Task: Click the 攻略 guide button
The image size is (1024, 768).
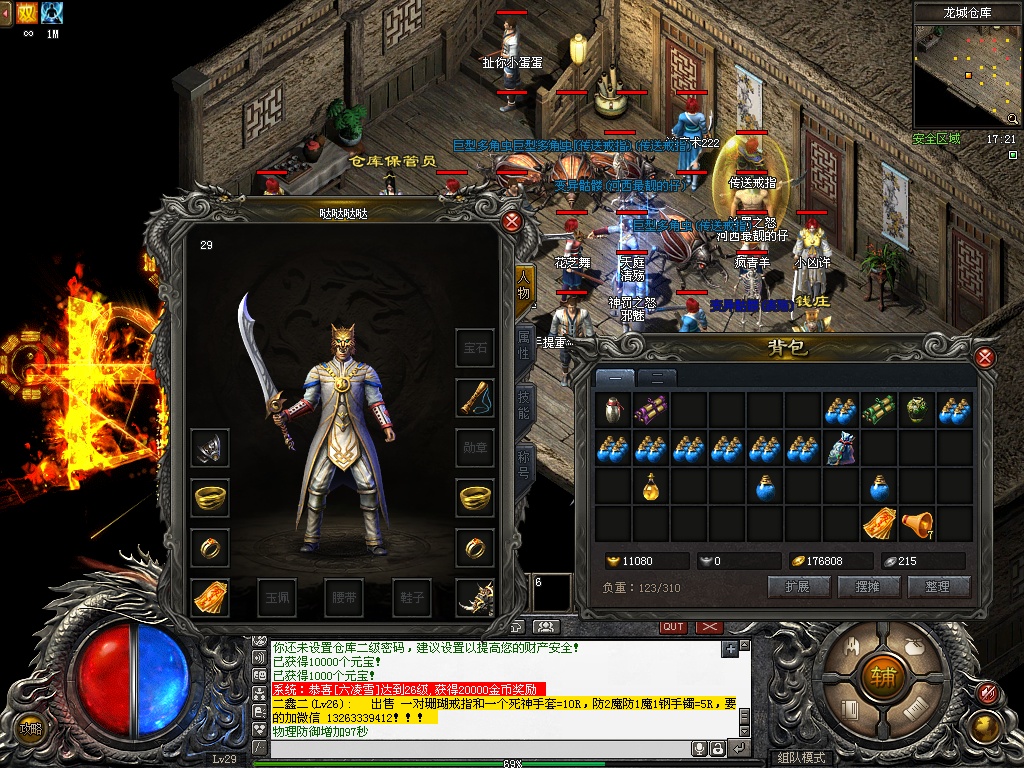Action: click(x=31, y=728)
